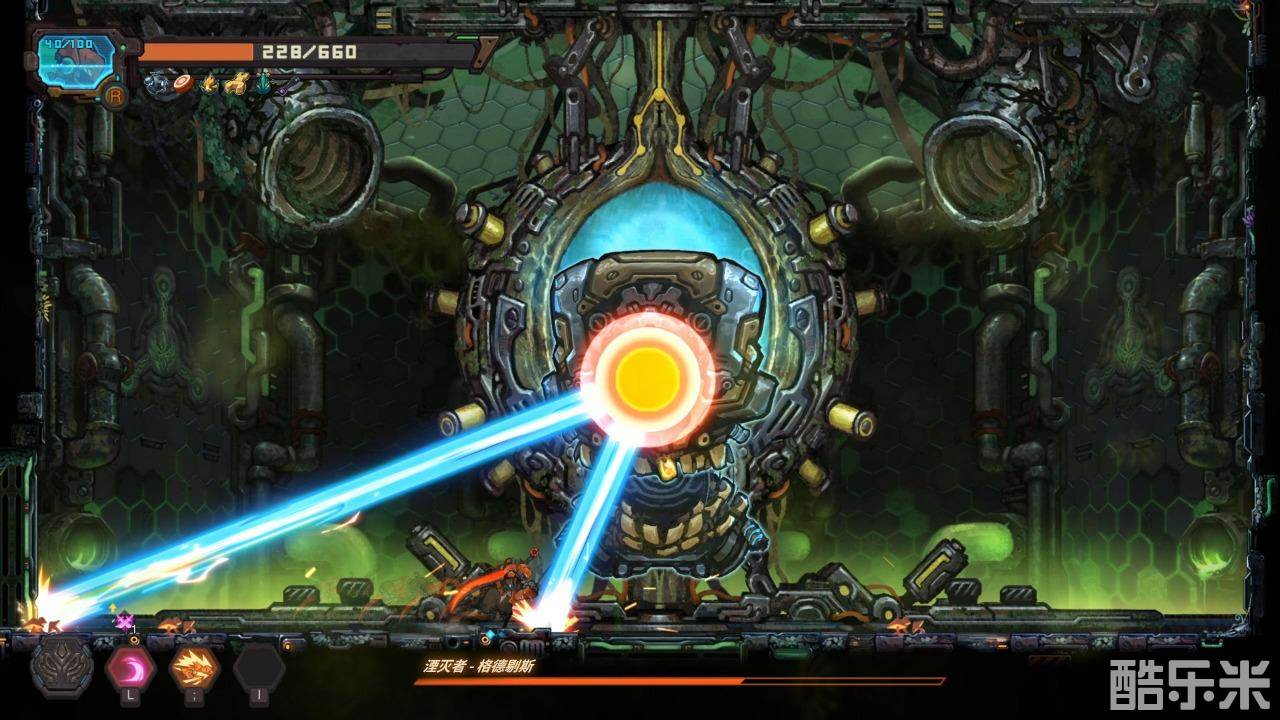Click the large emblem skill slot
The image size is (1280, 720).
[62, 668]
